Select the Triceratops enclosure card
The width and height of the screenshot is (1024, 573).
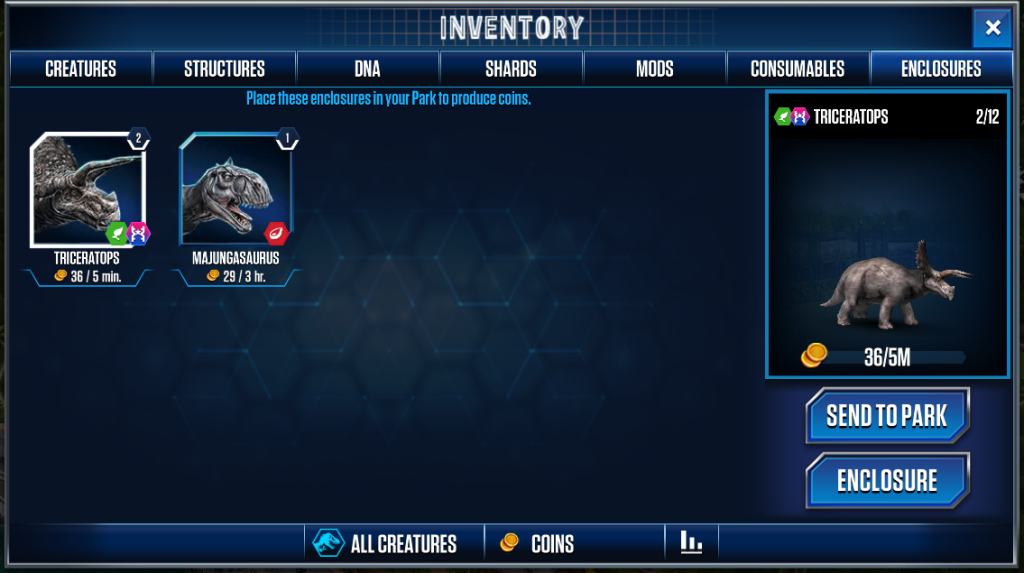88,192
